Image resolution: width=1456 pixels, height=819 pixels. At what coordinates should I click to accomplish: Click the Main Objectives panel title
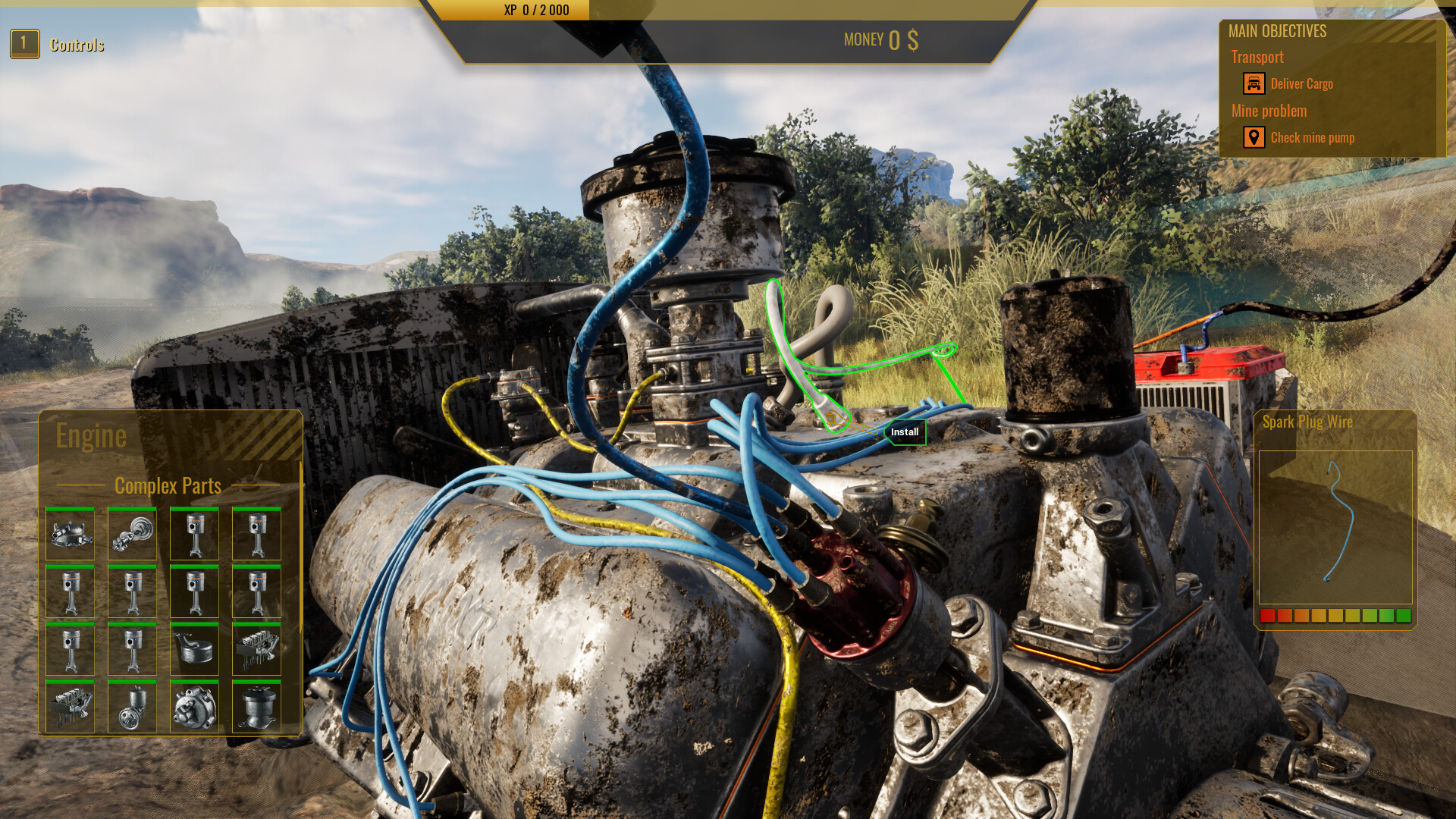pyautogui.click(x=1277, y=31)
